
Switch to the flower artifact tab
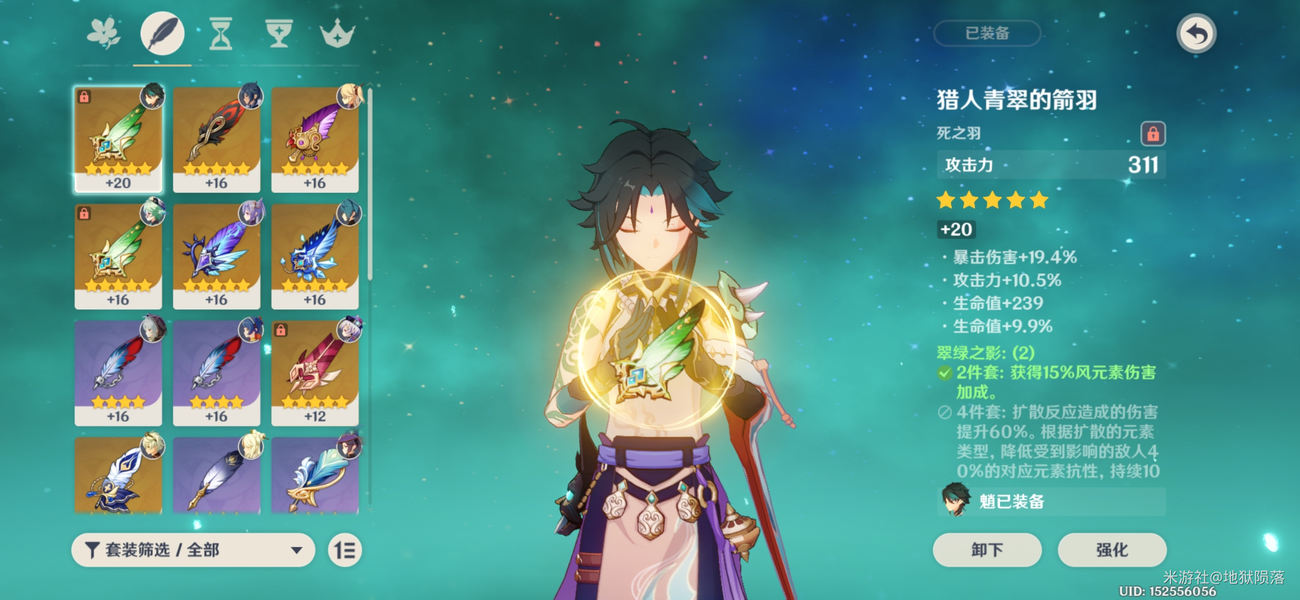(103, 34)
